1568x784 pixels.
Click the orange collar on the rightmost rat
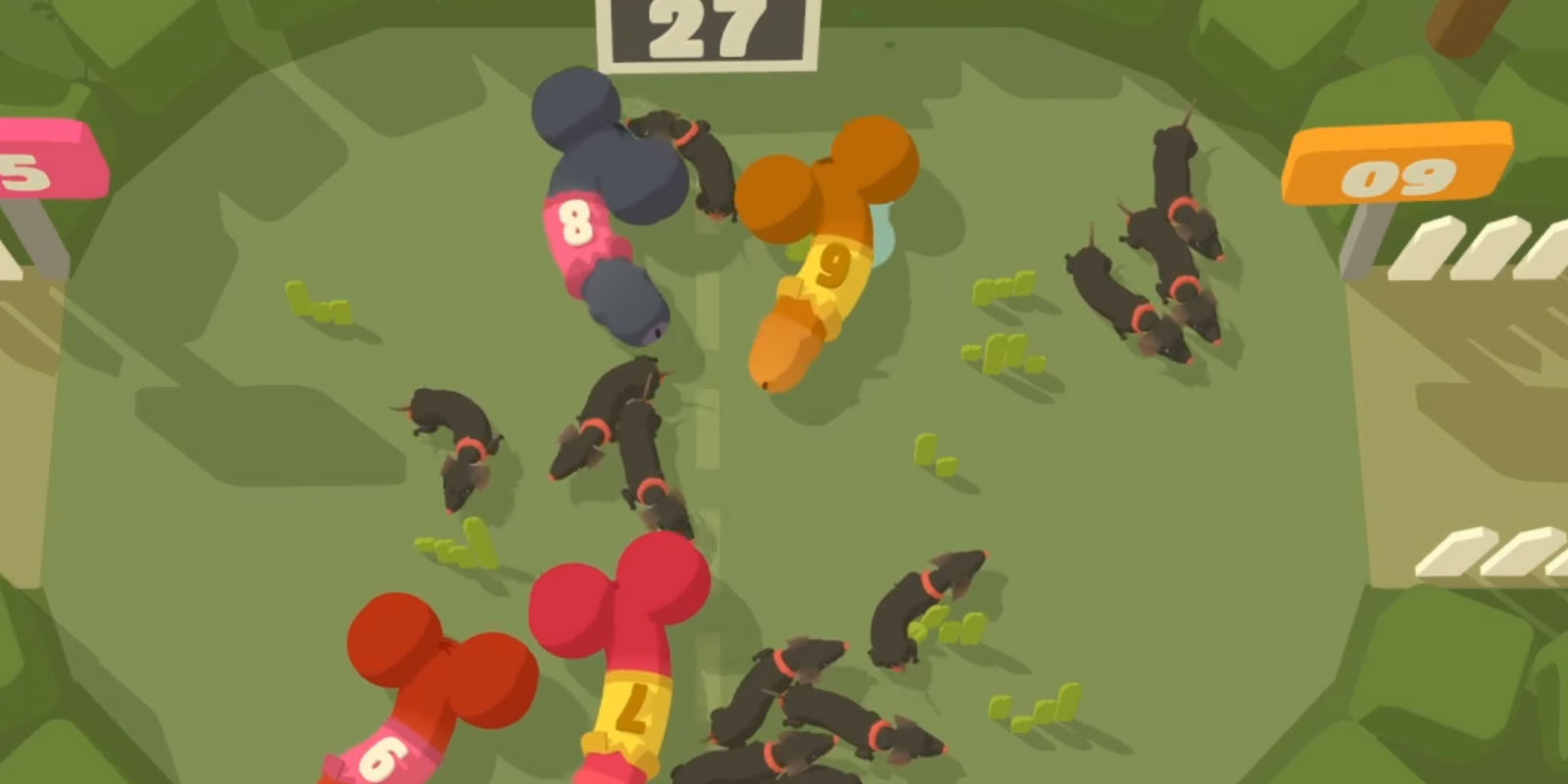[1179, 208]
